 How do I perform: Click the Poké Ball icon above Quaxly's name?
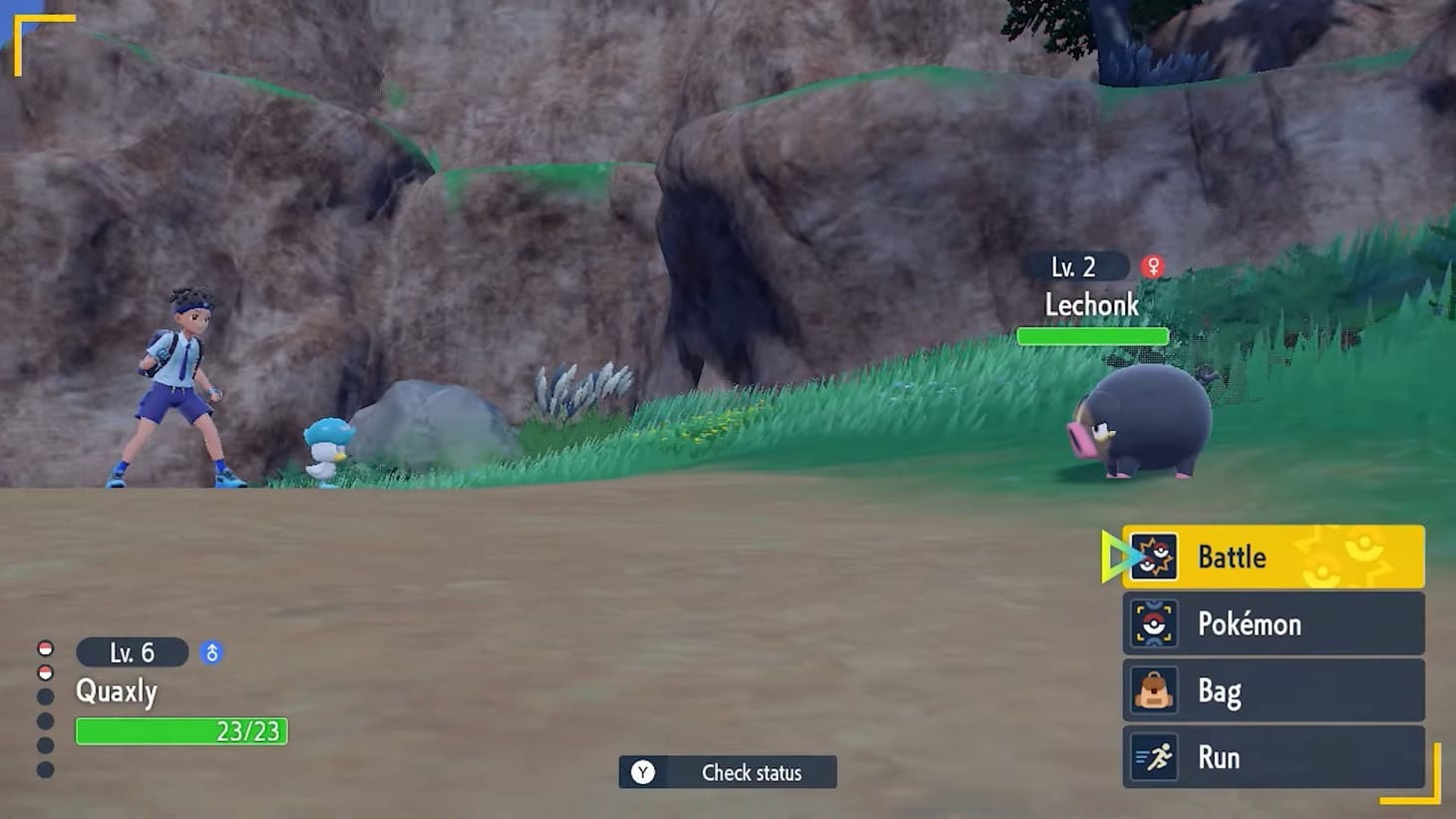tap(44, 646)
